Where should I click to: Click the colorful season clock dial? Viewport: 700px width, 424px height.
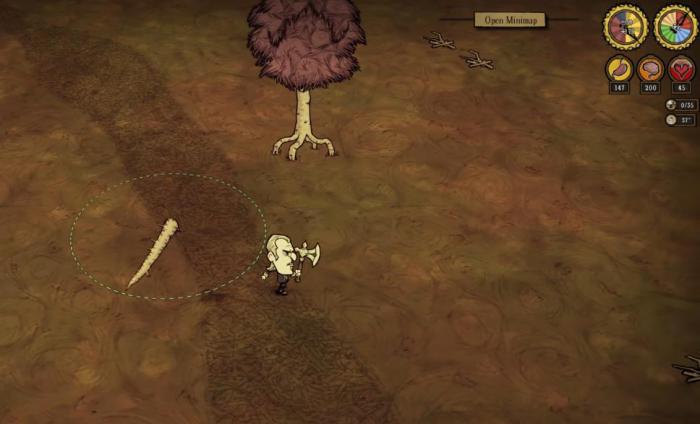point(675,26)
